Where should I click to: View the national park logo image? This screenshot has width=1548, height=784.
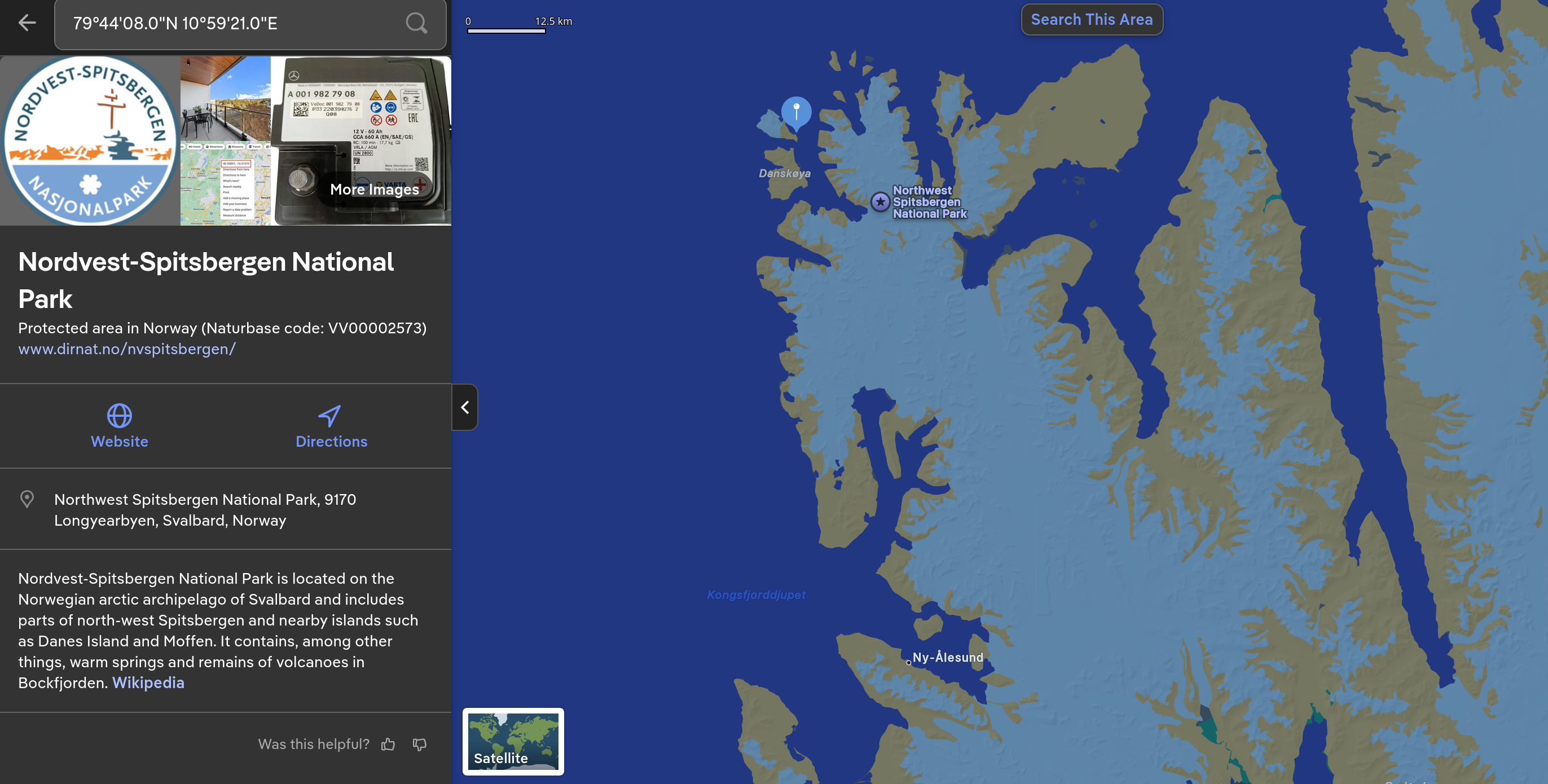tap(90, 141)
